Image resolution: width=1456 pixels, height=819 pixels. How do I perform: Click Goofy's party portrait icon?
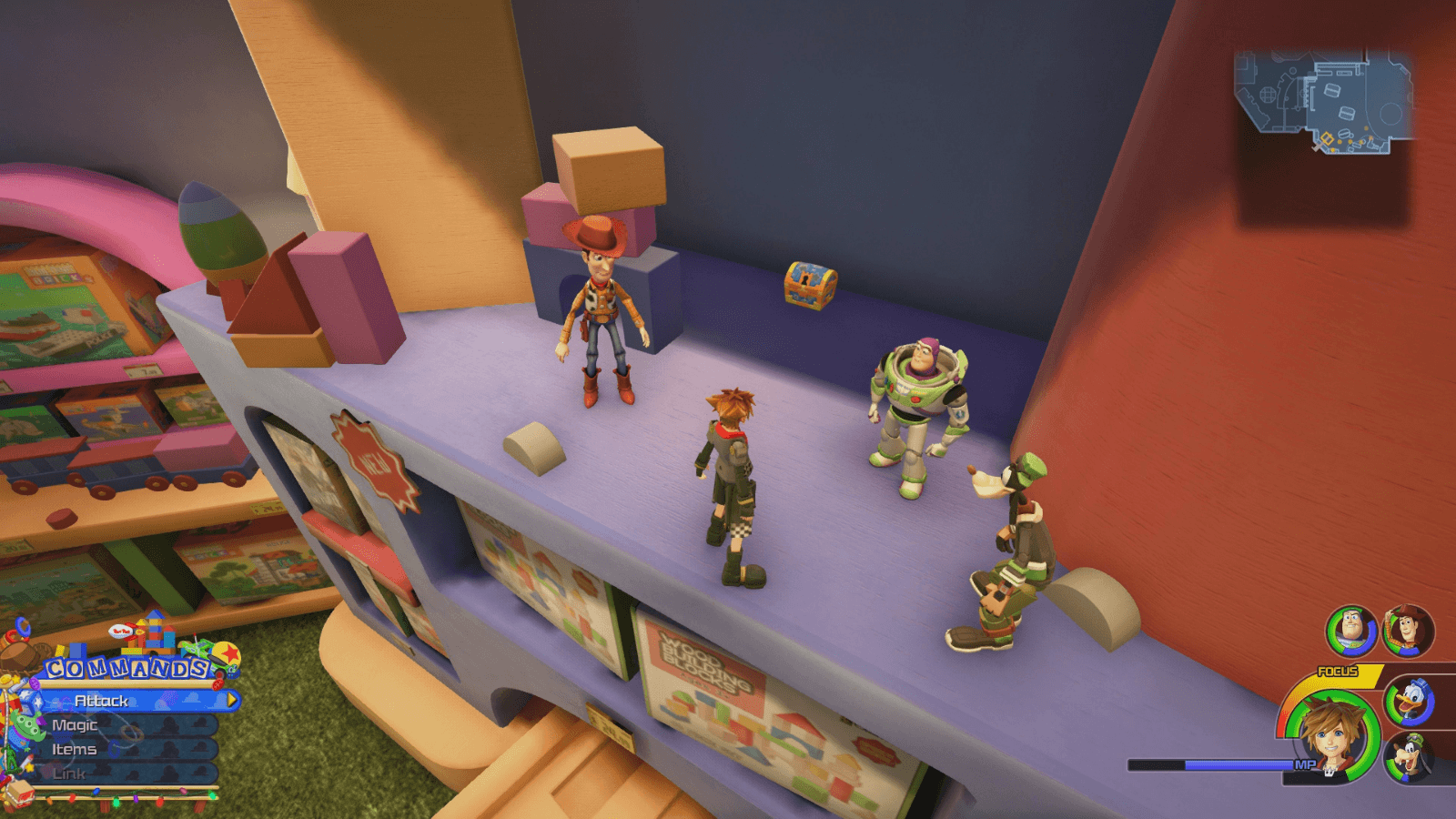coord(1410,756)
